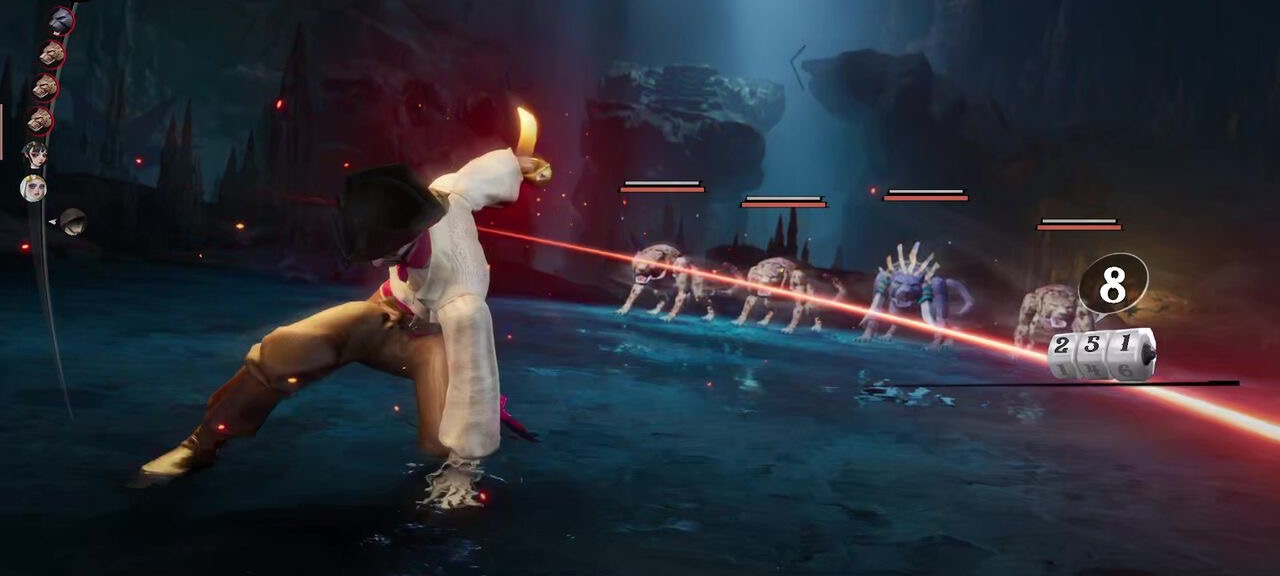Select the grey armored enemy turn portrait
This screenshot has width=1280, height=576.
[60, 20]
